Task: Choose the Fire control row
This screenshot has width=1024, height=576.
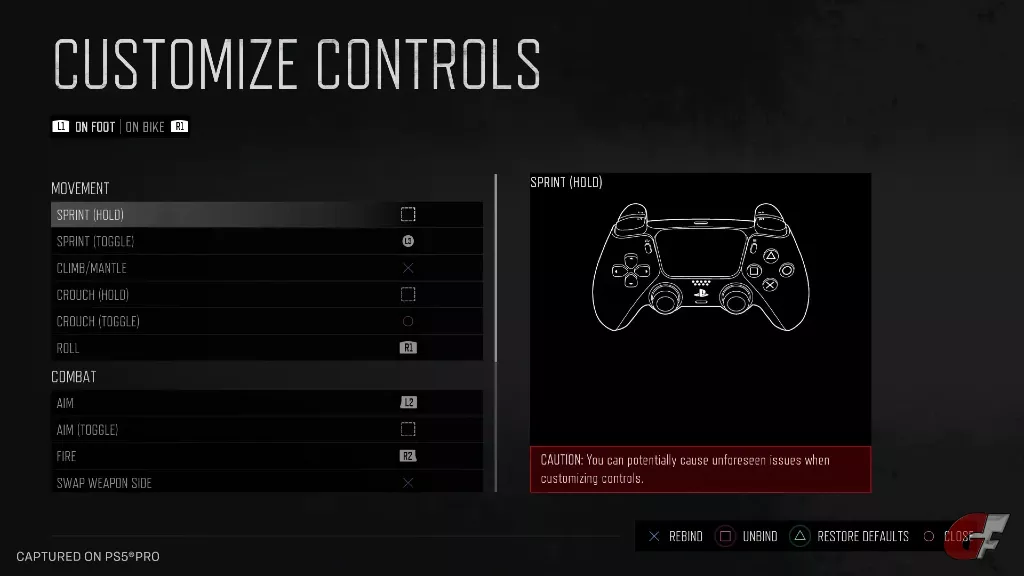Action: [x=266, y=456]
